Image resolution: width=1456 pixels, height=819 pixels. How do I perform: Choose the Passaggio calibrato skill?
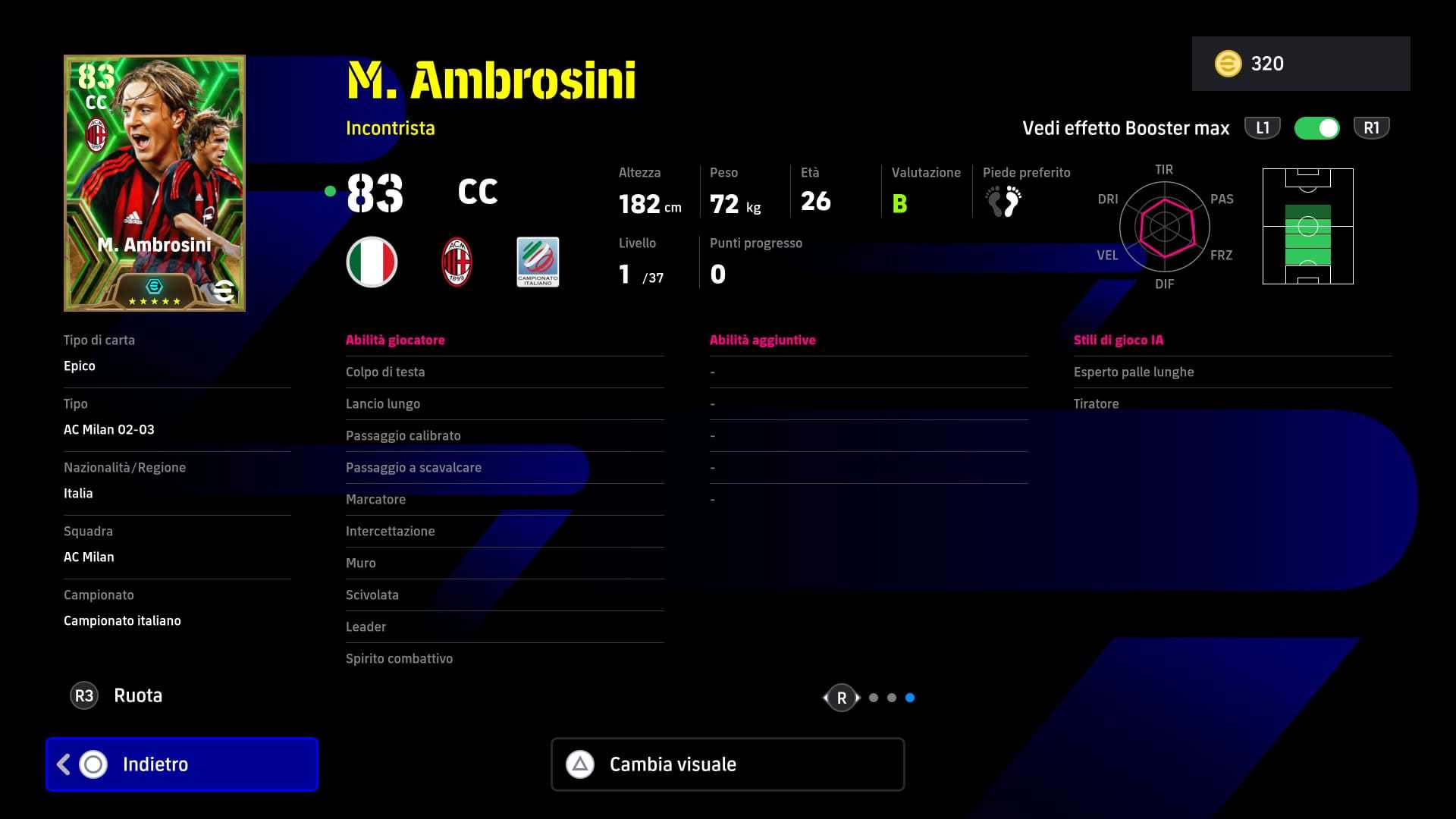(504, 436)
